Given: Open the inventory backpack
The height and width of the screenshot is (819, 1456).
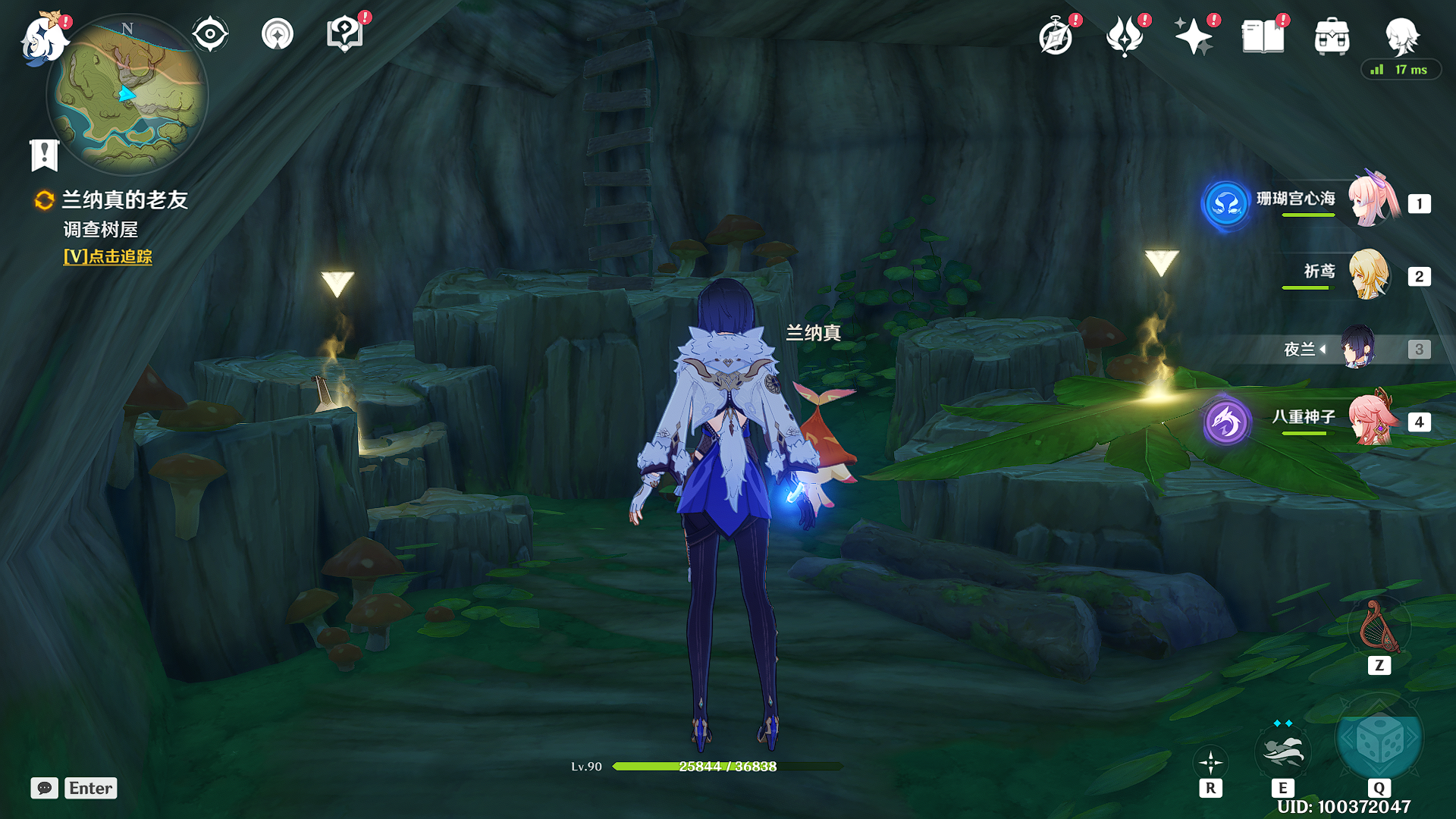Looking at the screenshot, I should click(1332, 36).
